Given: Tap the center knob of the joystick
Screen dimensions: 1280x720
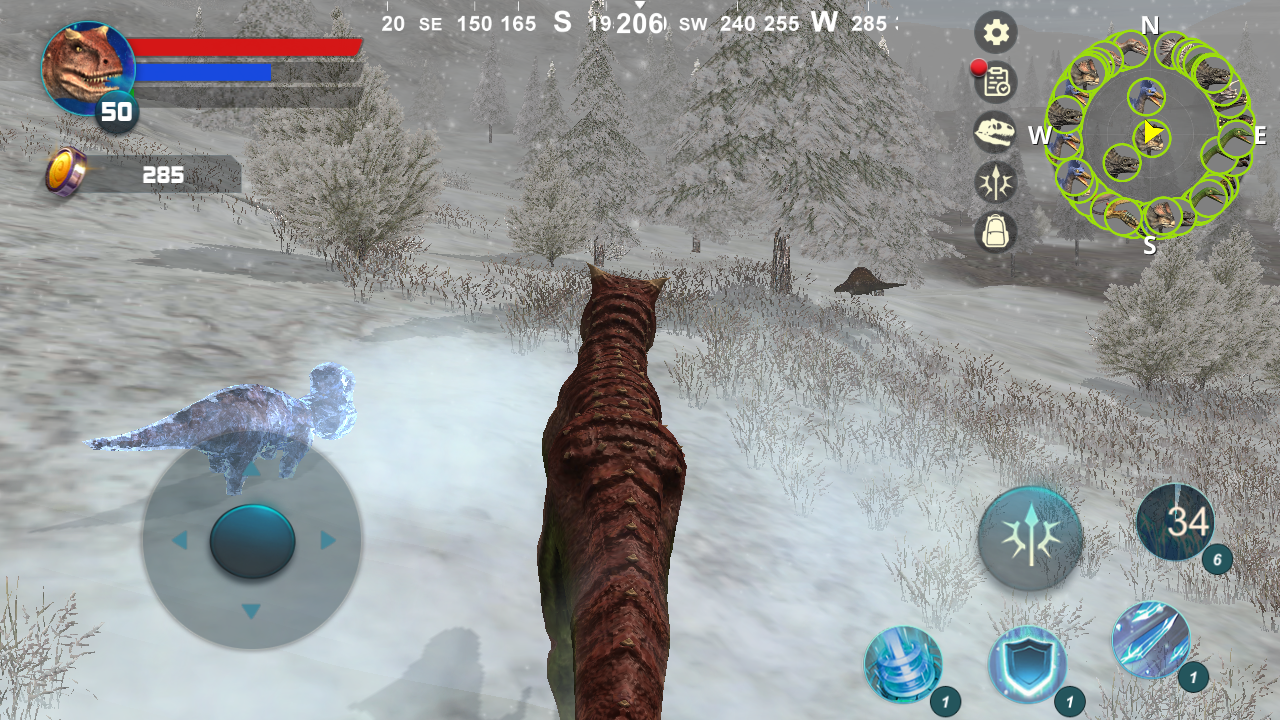Looking at the screenshot, I should tap(252, 540).
